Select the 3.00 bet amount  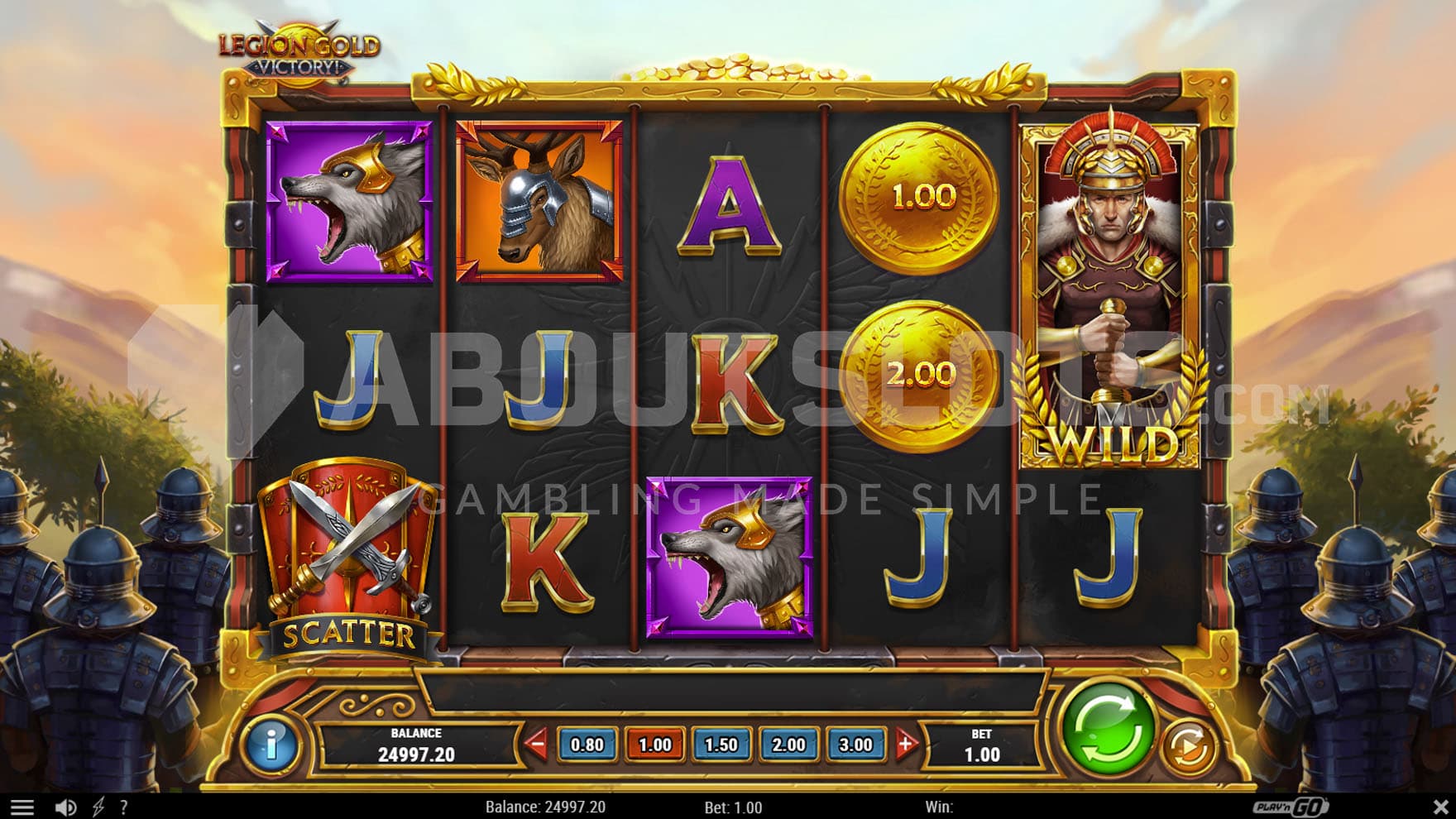855,745
